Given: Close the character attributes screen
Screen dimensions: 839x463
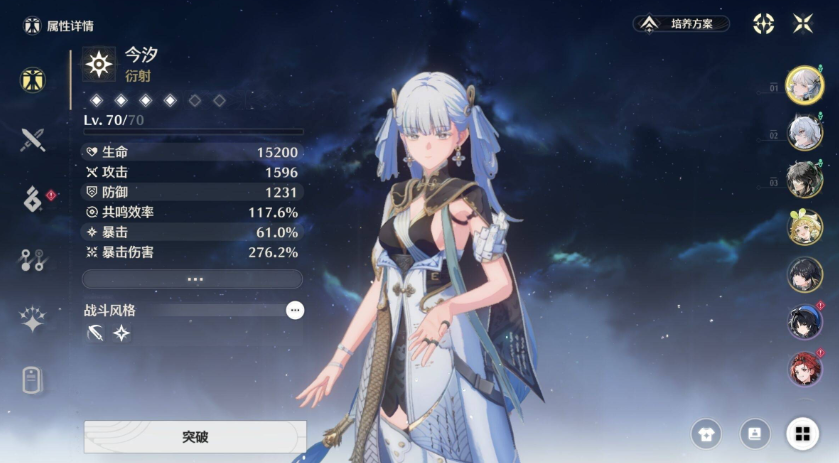Looking at the screenshot, I should point(803,23).
